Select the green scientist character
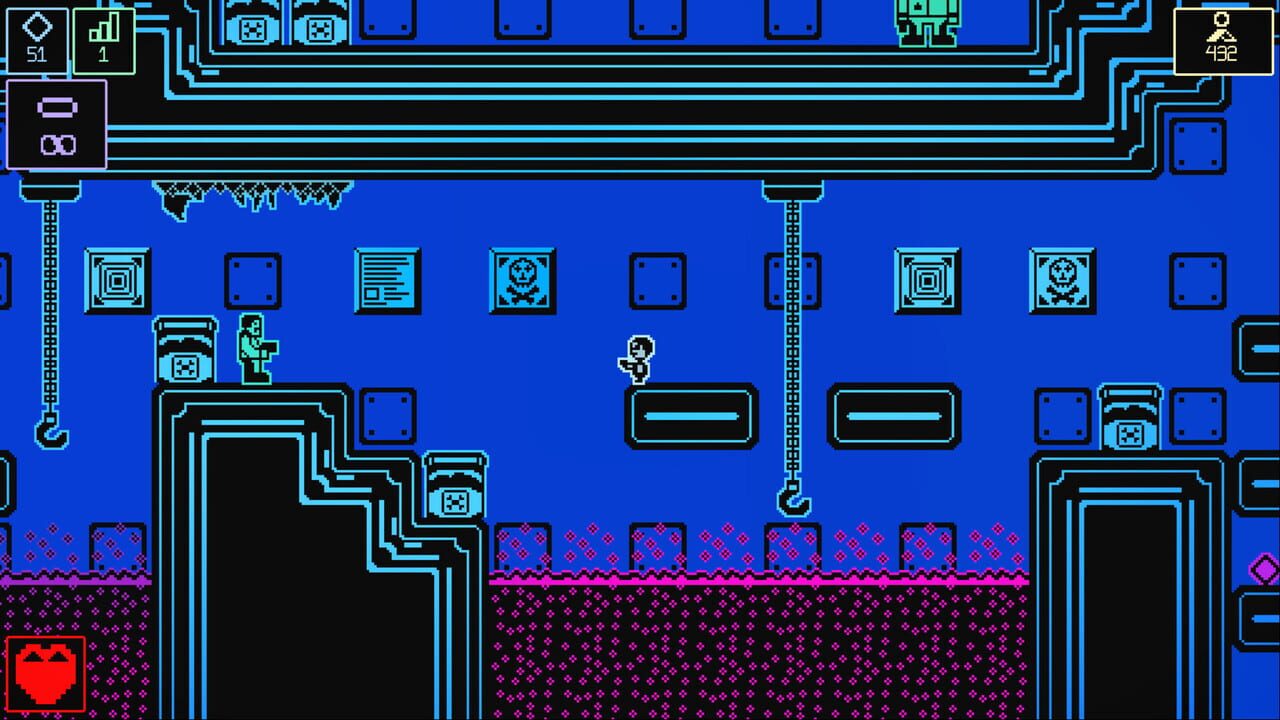Viewport: 1280px width, 720px height. [x=252, y=350]
